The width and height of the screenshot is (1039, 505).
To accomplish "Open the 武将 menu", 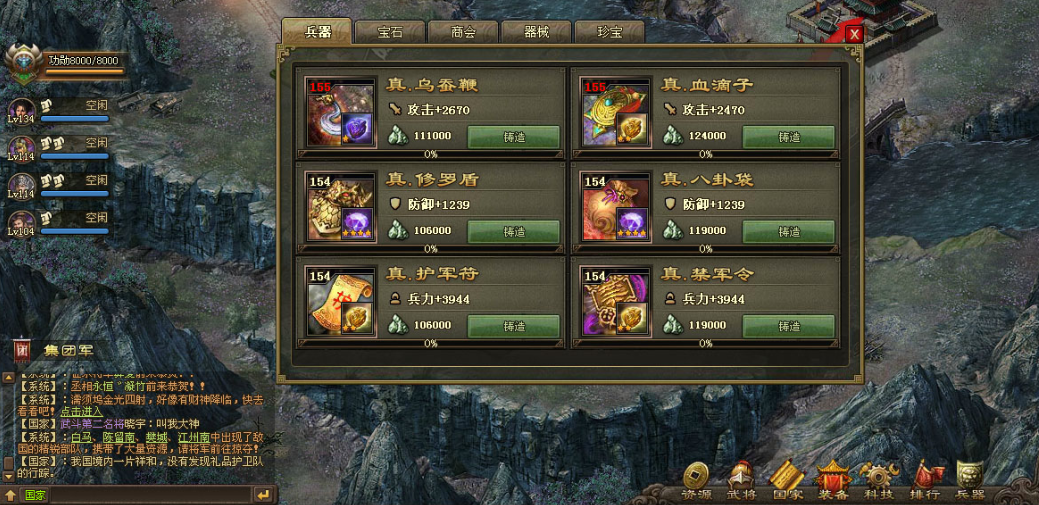I will pyautogui.click(x=741, y=480).
